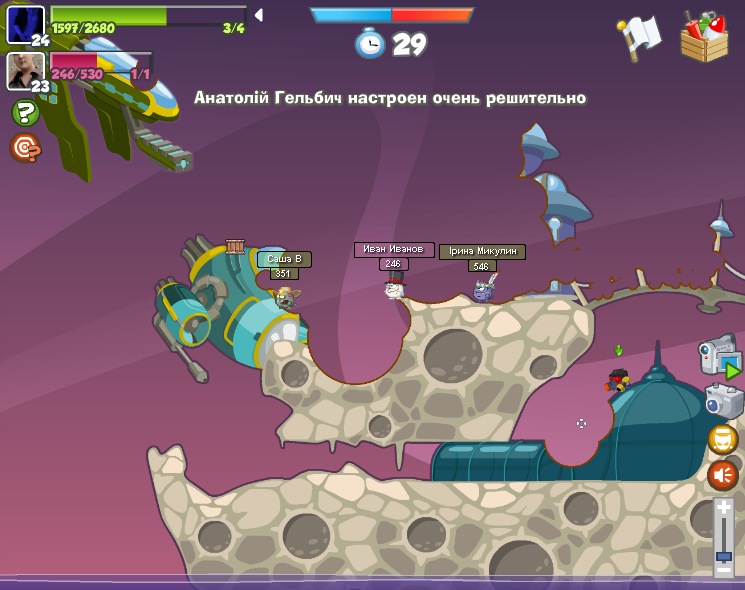Collapse the team health panel arrow
The width and height of the screenshot is (745, 590).
258,15
